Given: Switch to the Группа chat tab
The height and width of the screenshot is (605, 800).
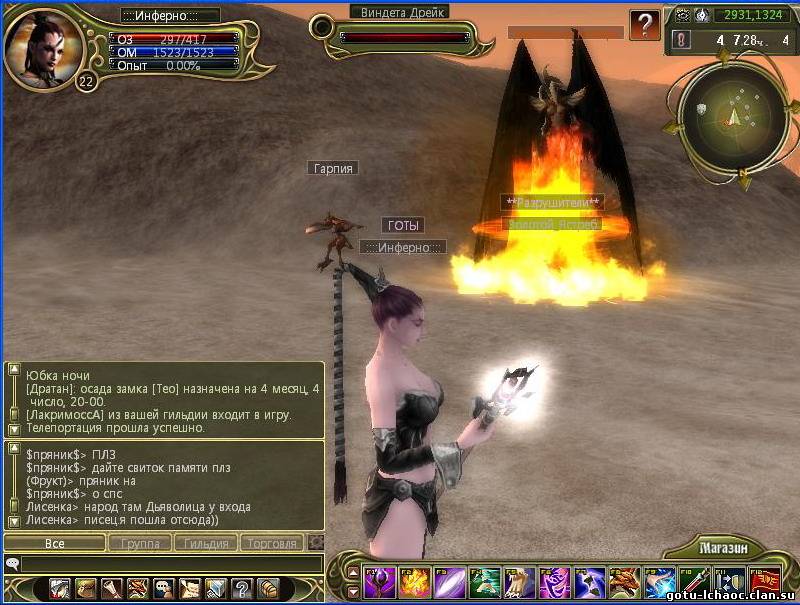Looking at the screenshot, I should pyautogui.click(x=140, y=543).
